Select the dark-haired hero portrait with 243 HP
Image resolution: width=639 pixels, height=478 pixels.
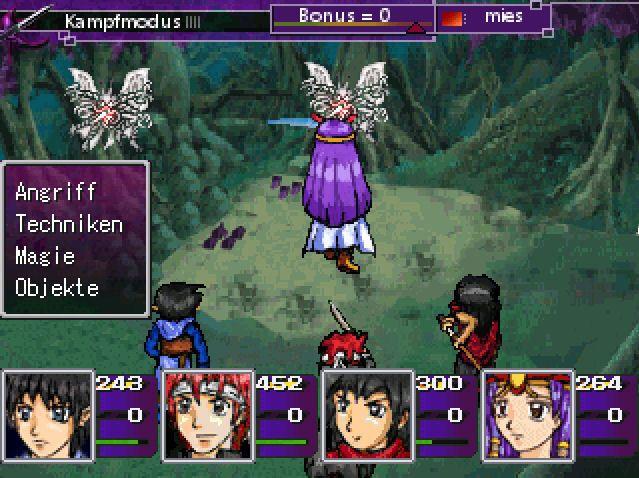[x=48, y=414]
